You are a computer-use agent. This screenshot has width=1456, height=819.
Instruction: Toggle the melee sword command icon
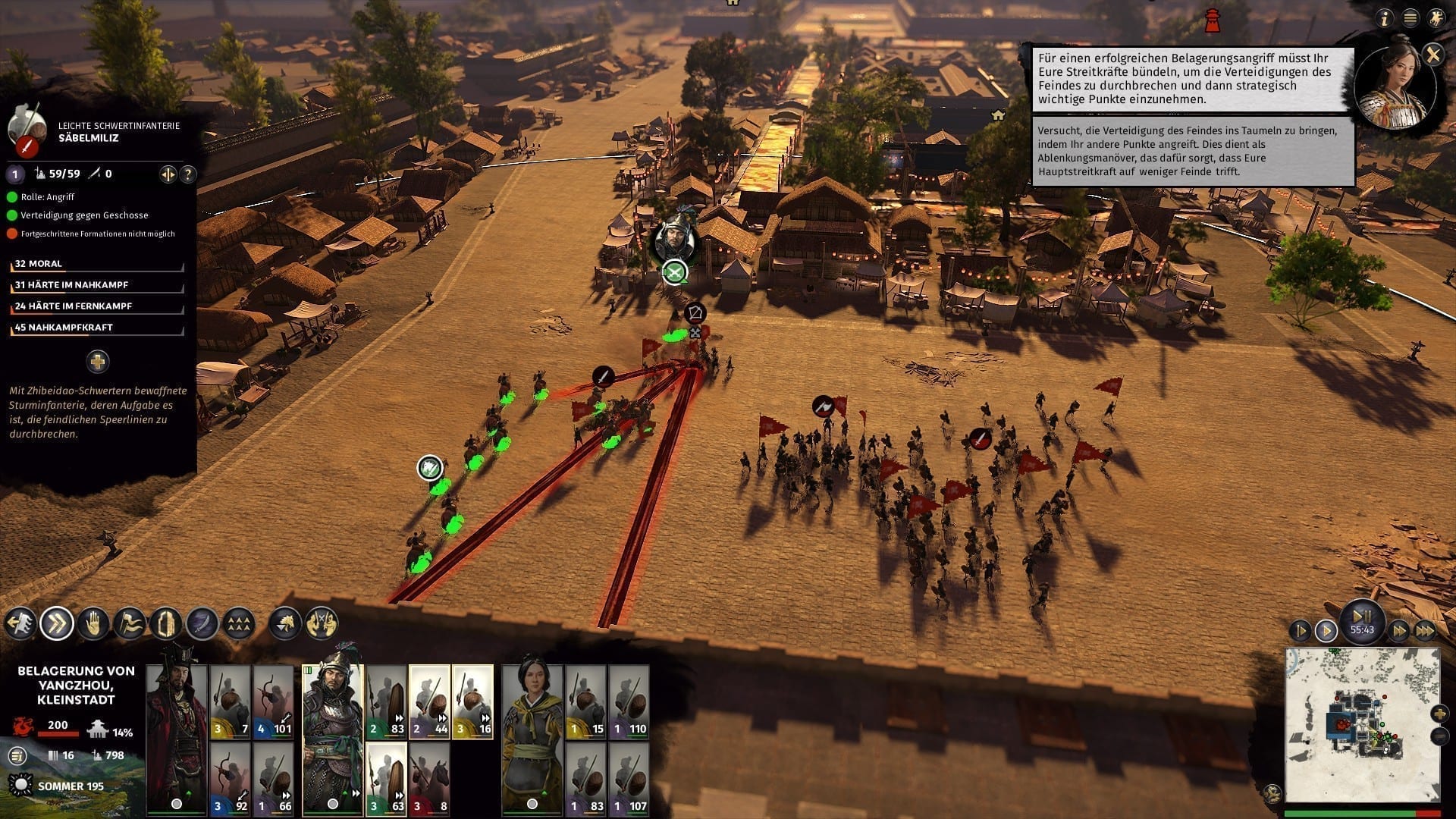pos(202,623)
